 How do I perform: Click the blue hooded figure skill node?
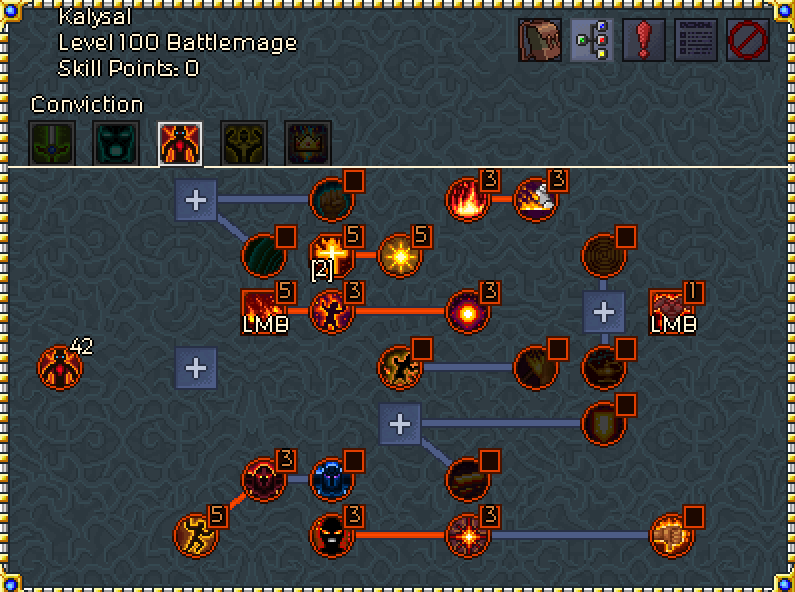pos(330,479)
